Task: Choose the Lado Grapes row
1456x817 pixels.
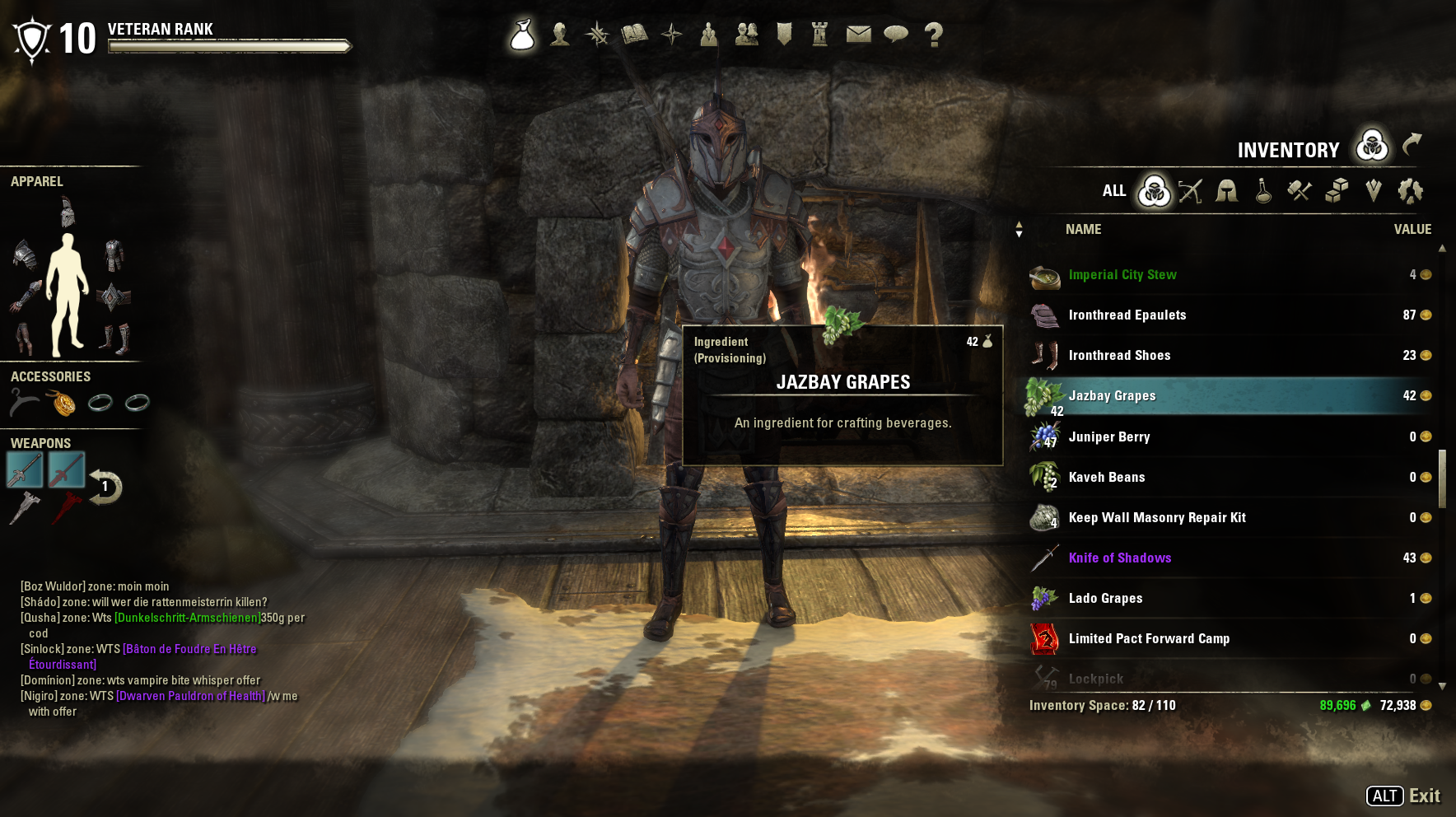Action: pyautogui.click(x=1105, y=598)
